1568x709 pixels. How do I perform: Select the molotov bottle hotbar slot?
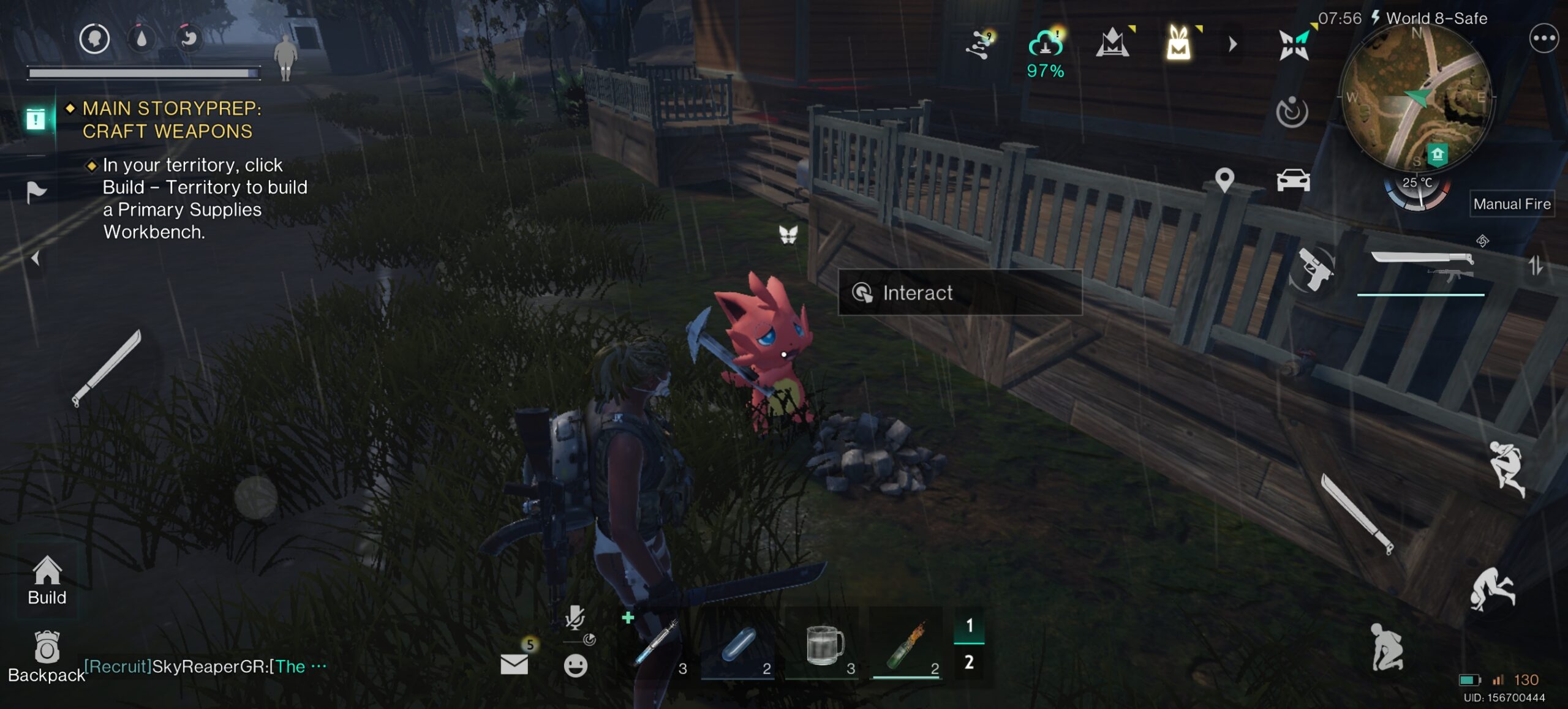[908, 645]
